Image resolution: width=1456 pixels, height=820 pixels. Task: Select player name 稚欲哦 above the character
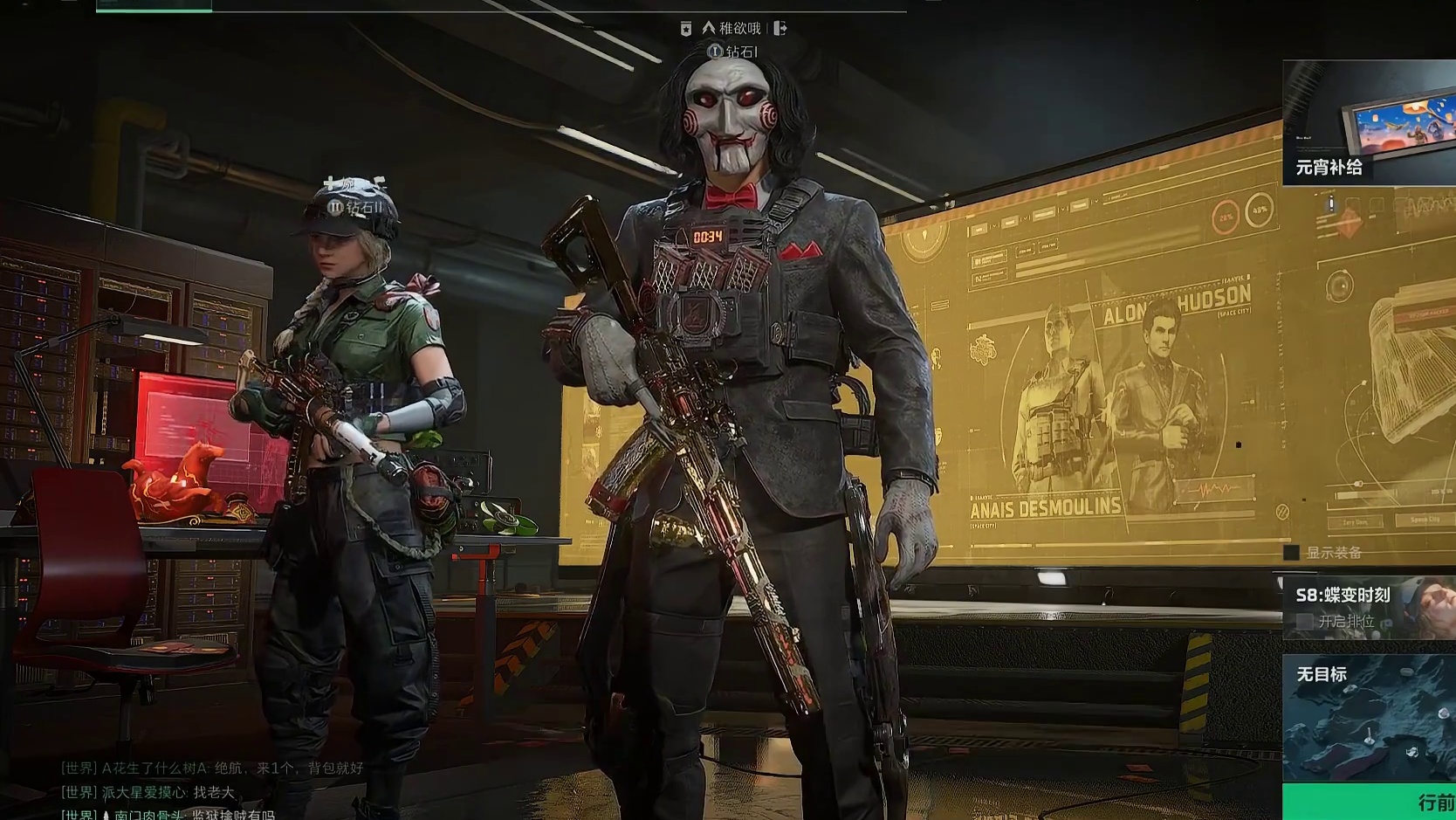click(x=739, y=29)
